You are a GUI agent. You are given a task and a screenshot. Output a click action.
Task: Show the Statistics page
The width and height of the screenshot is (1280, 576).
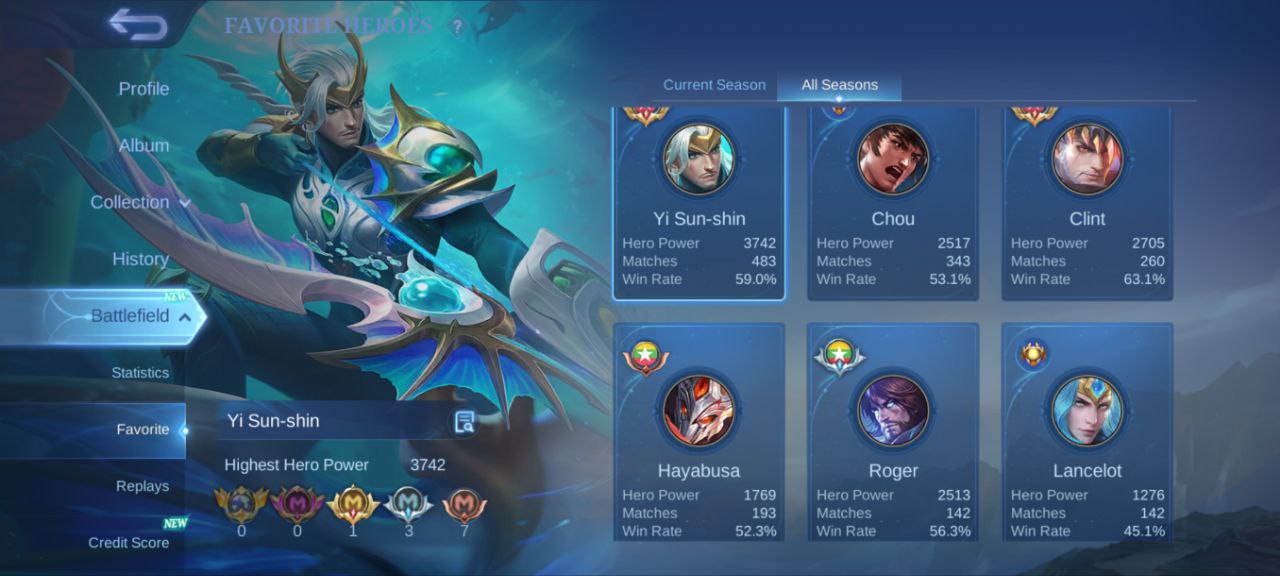(140, 373)
